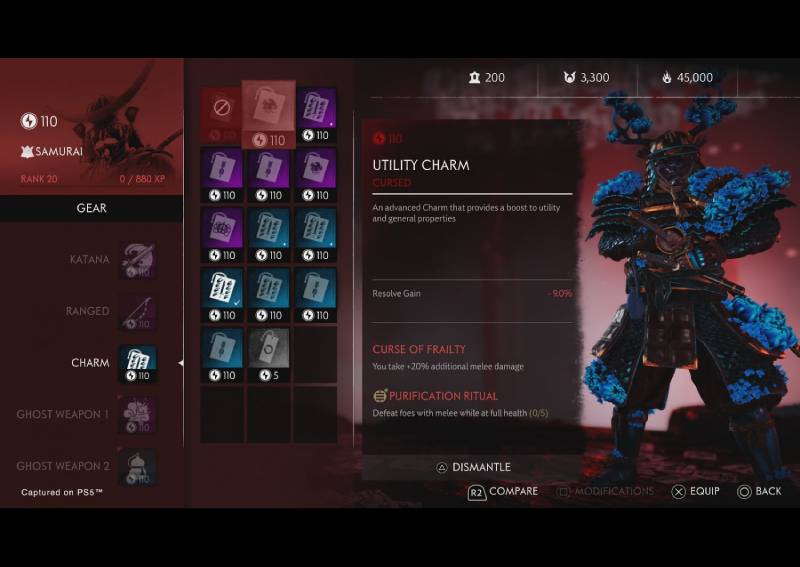The width and height of the screenshot is (800, 567).
Task: Choose the Charm gear category
Action: pyautogui.click(x=137, y=363)
